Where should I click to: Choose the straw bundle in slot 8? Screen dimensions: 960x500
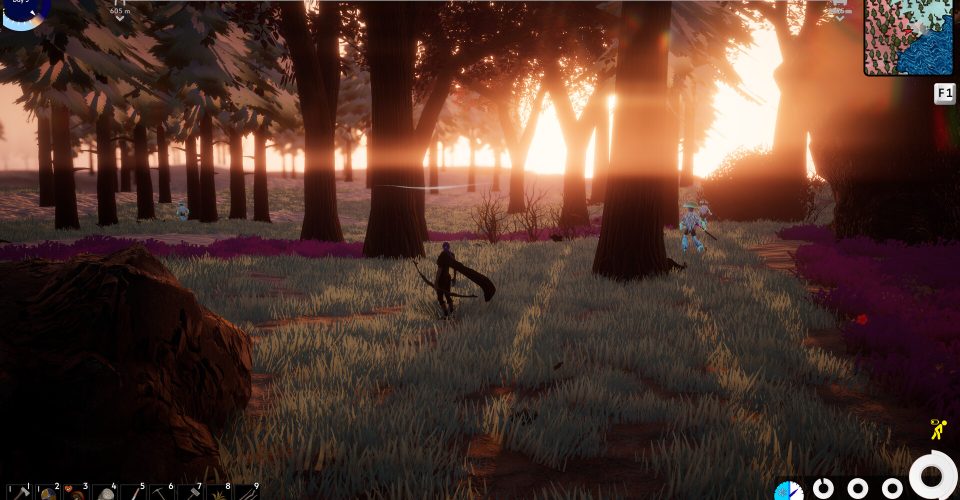tap(219, 492)
